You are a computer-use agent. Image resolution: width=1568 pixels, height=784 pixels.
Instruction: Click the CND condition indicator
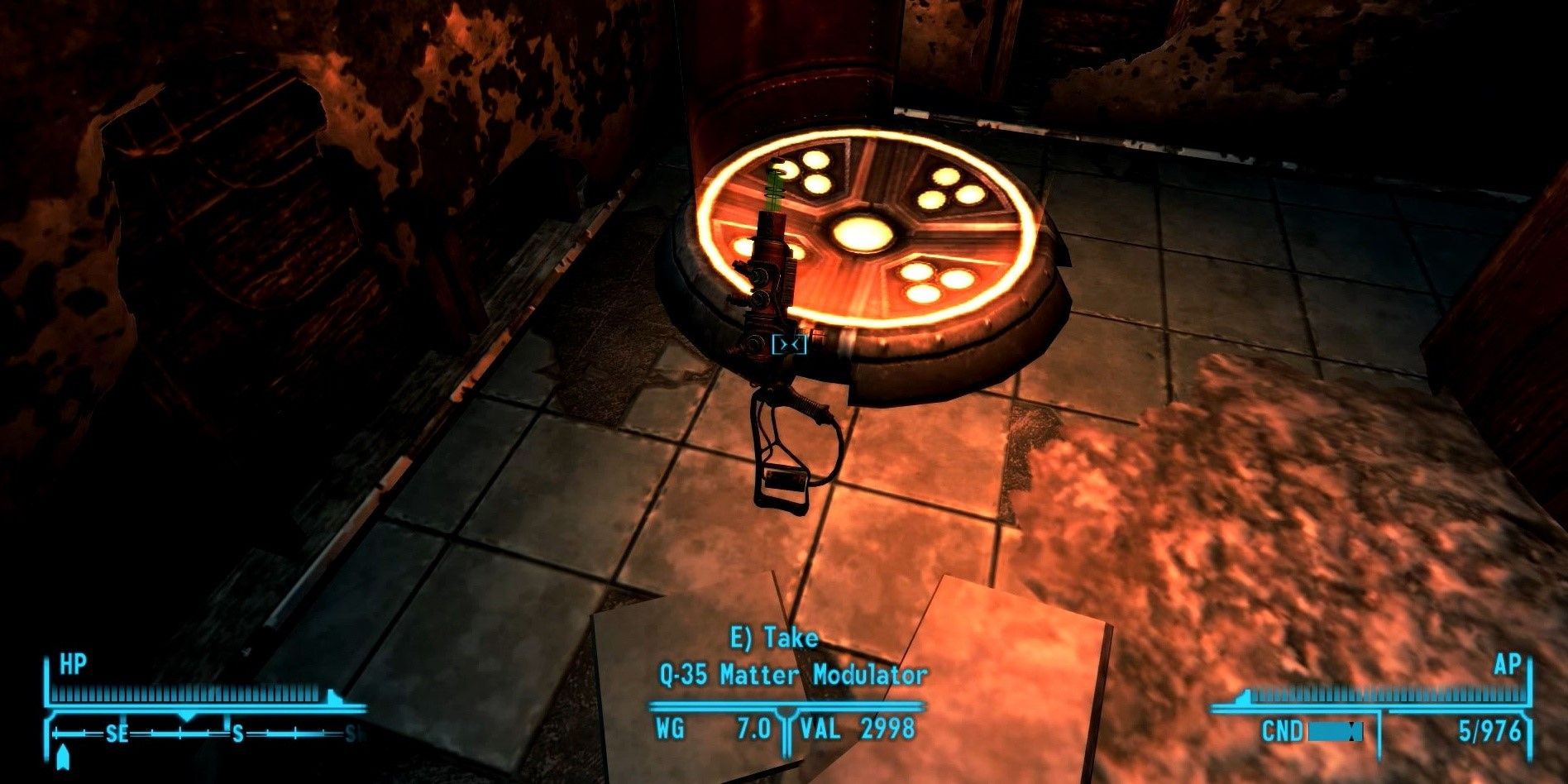1283,731
